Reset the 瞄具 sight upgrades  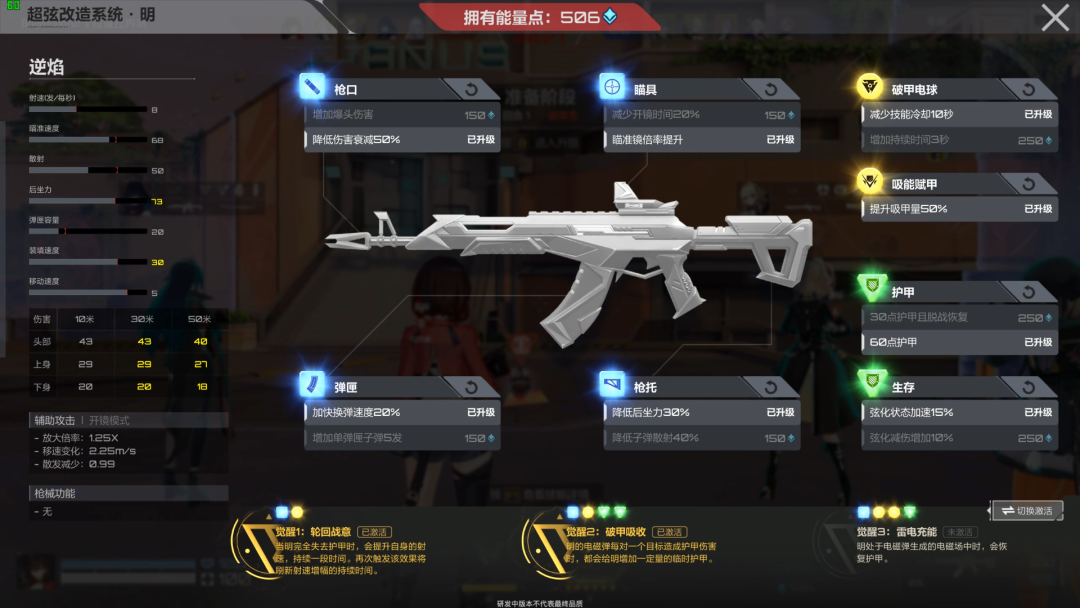tap(771, 90)
